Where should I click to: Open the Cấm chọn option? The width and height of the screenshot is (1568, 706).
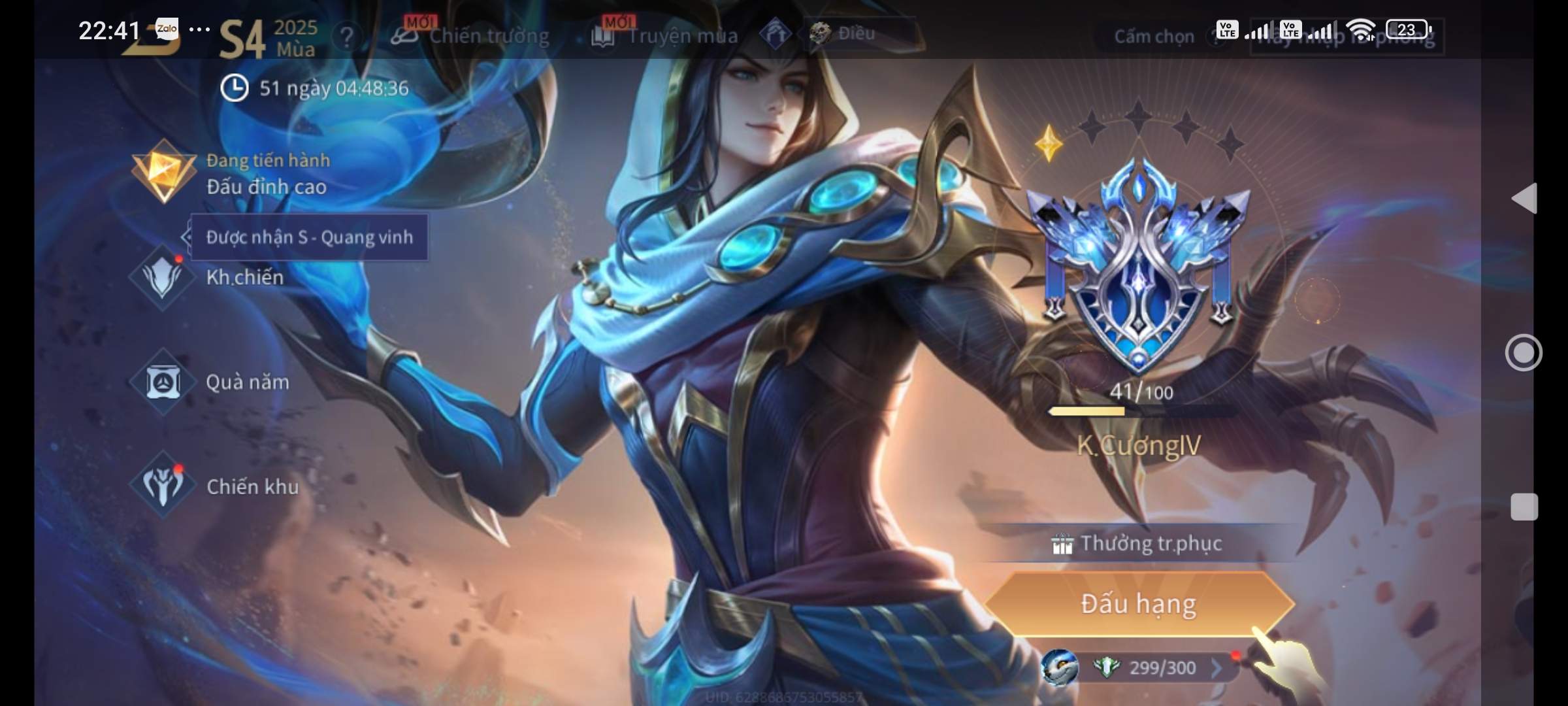[1154, 37]
